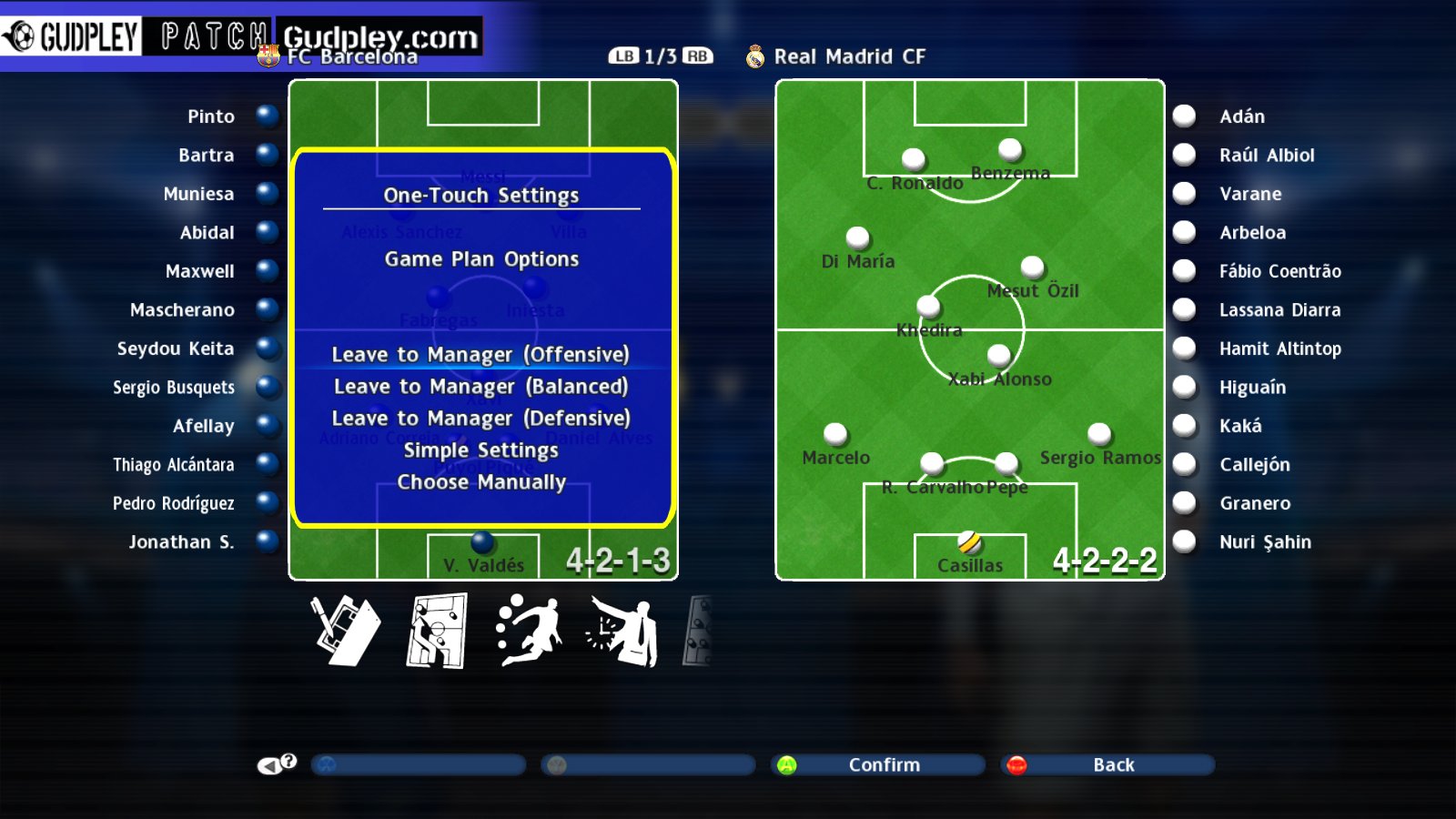The image size is (1456, 819).
Task: Select Leave to Manager (Offensive)
Action: [481, 355]
